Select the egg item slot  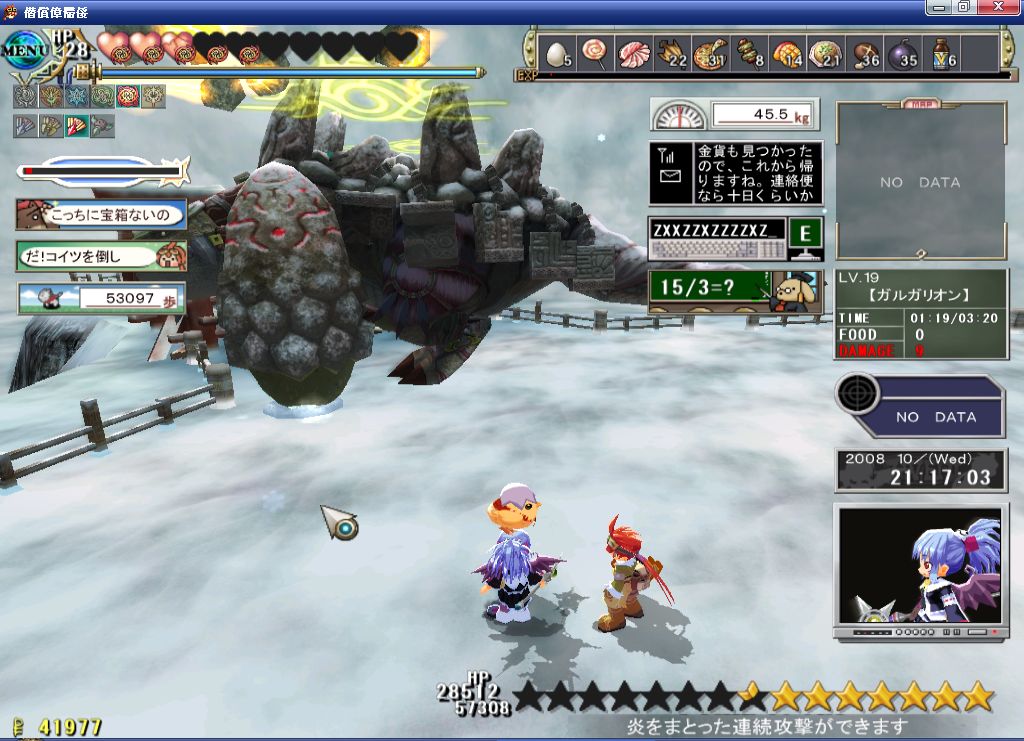pyautogui.click(x=555, y=54)
